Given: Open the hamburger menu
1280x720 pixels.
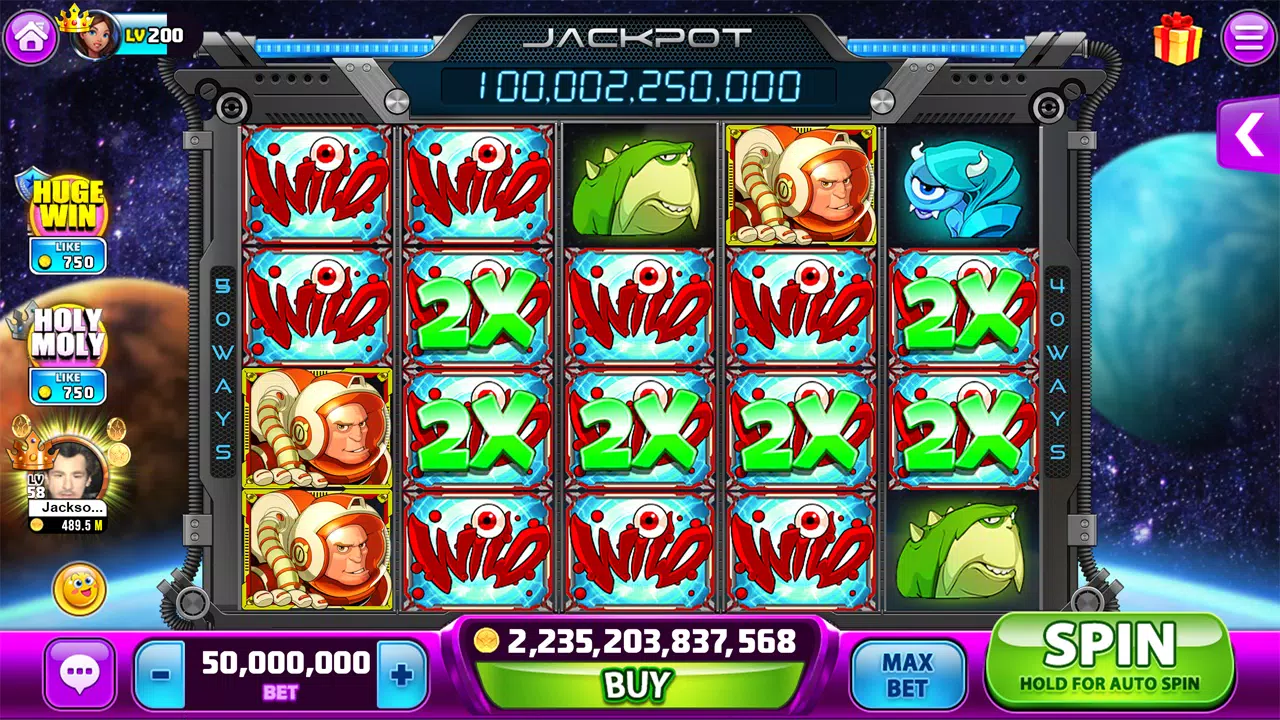Looking at the screenshot, I should [x=1249, y=38].
